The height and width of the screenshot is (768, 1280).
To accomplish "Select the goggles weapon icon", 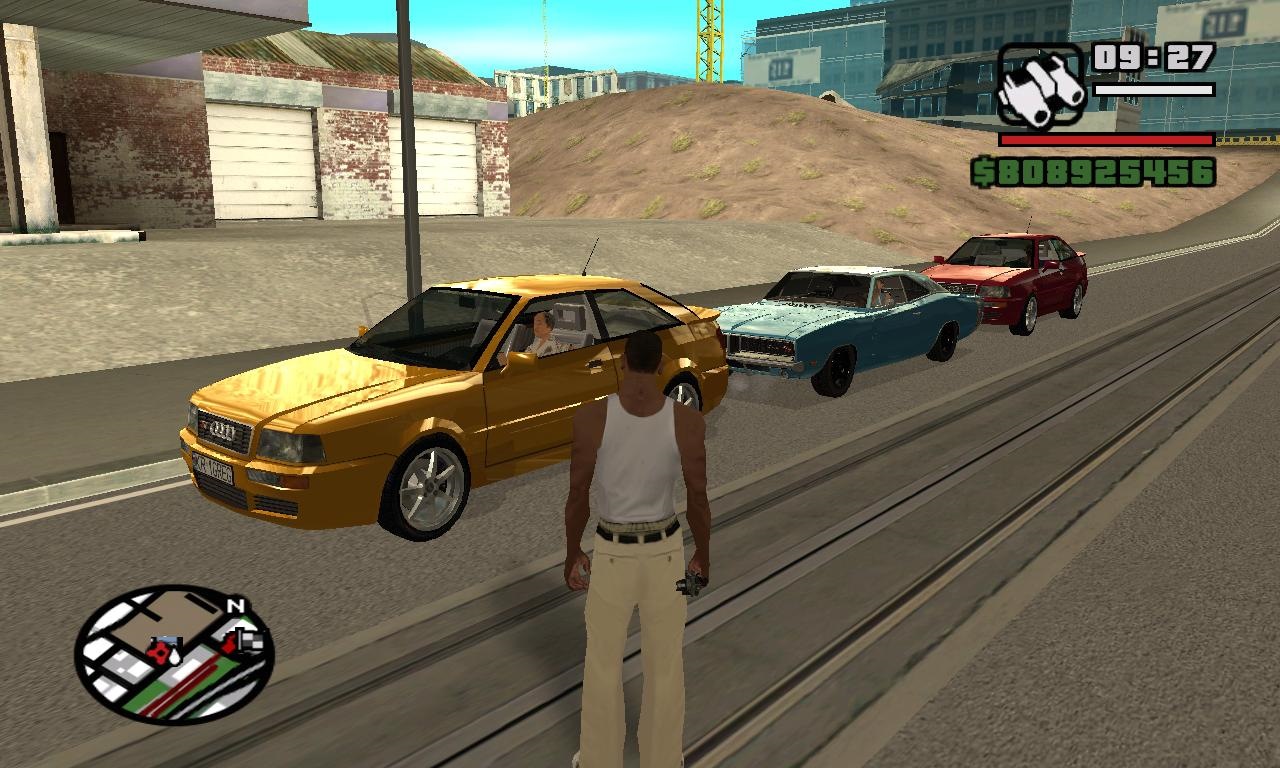I will click(x=1040, y=86).
